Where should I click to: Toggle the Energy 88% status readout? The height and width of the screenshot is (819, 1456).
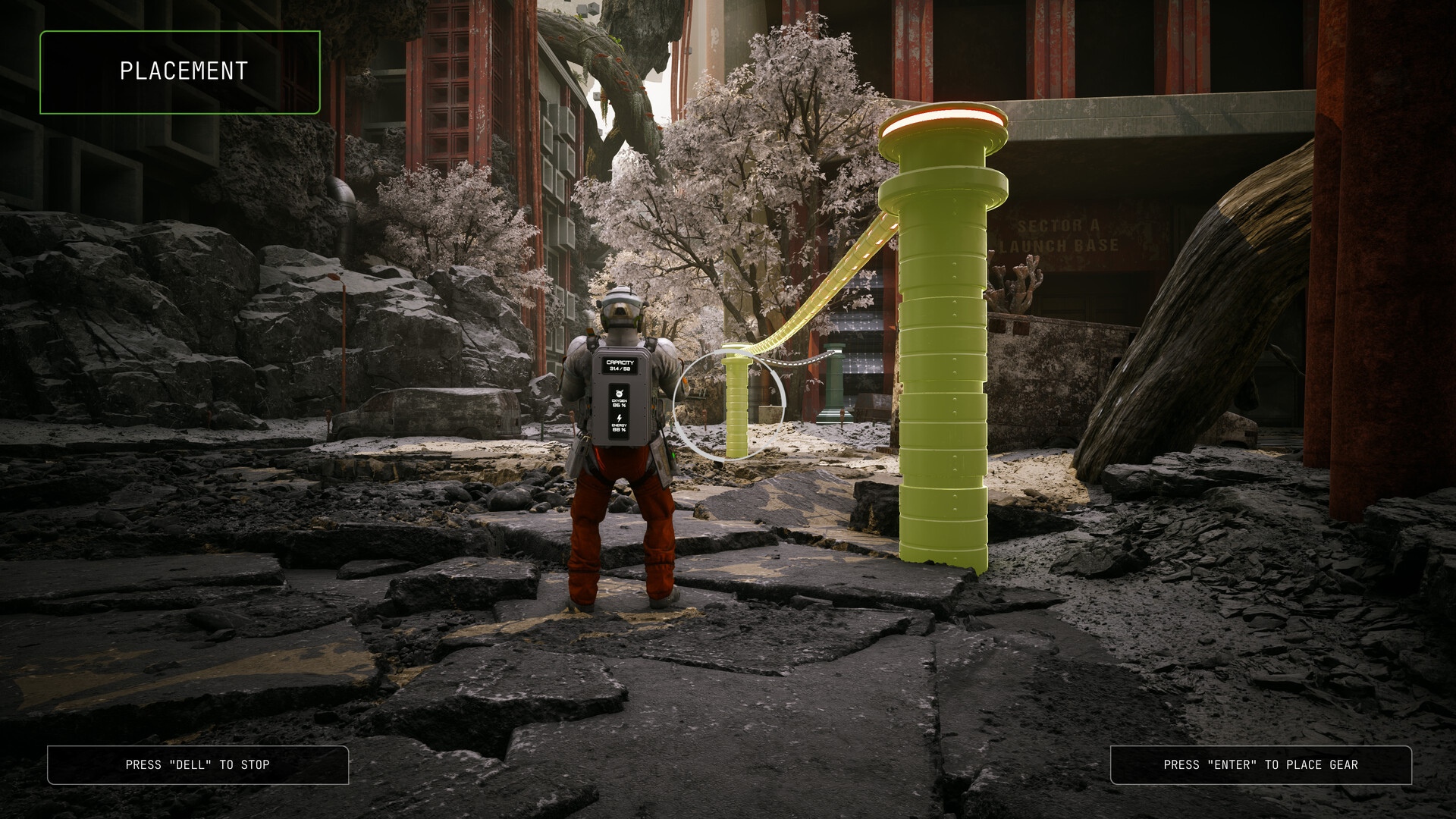coord(619,428)
